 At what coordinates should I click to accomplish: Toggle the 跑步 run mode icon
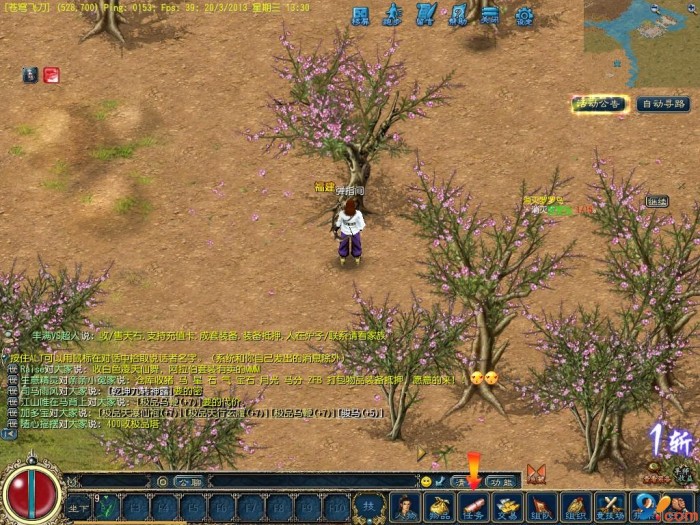(393, 16)
